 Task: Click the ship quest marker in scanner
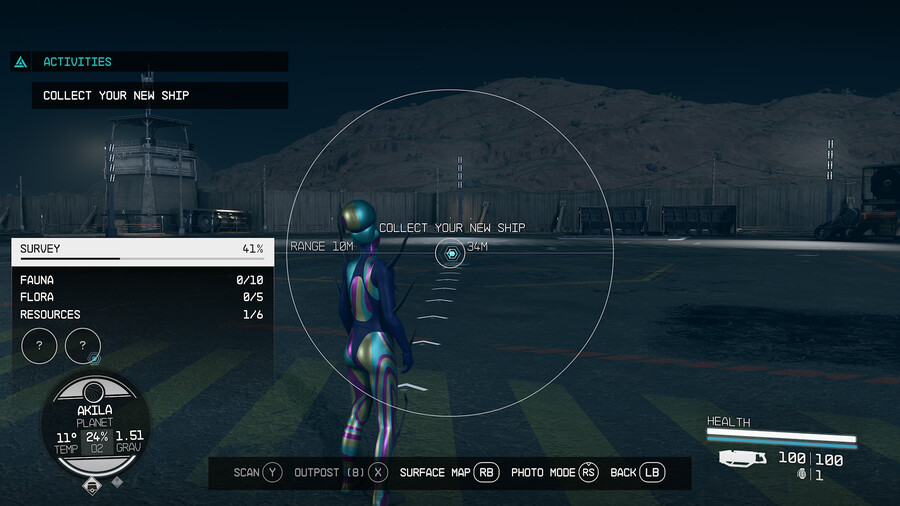coord(451,254)
